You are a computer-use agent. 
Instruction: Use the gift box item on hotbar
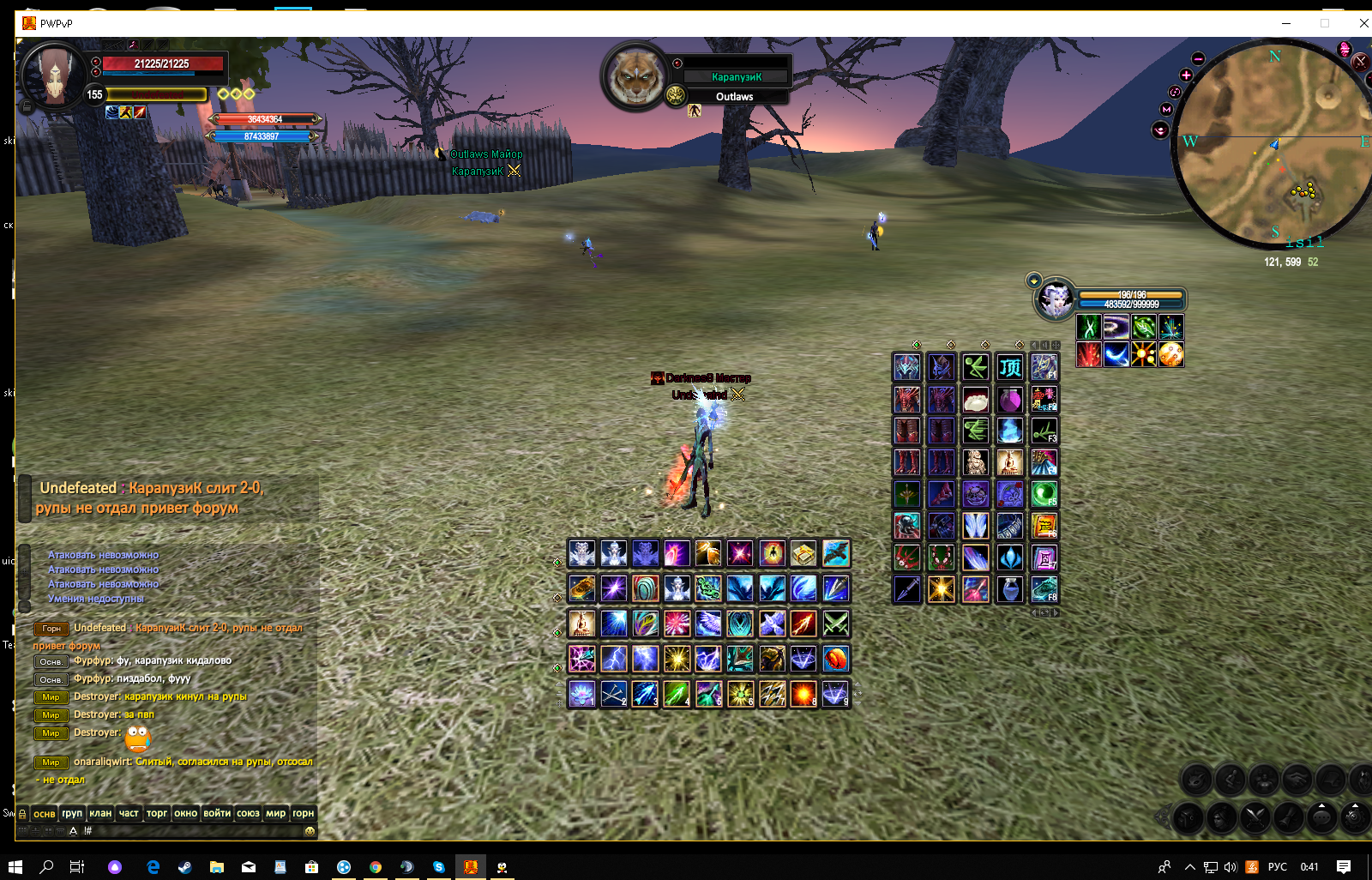[x=803, y=554]
